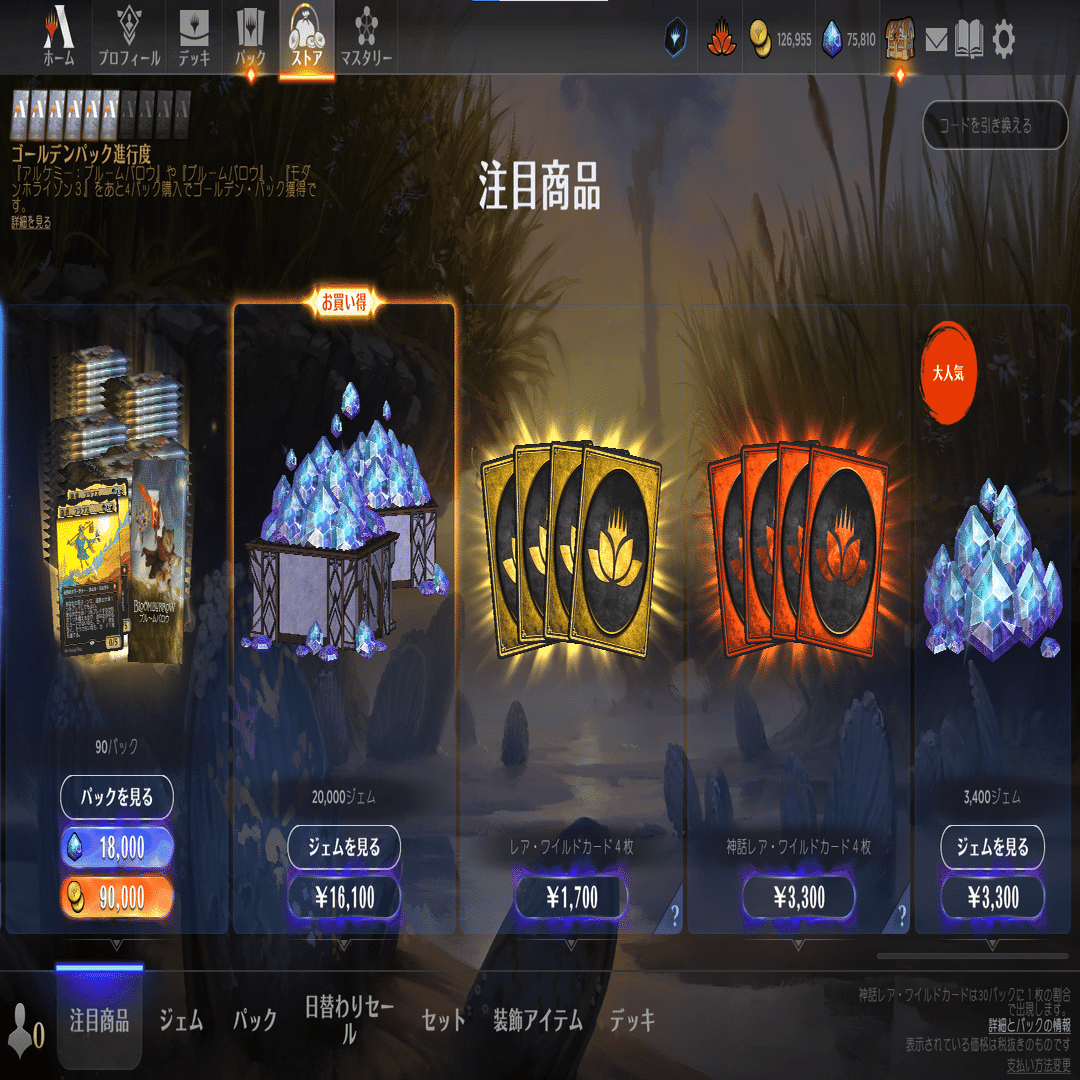The height and width of the screenshot is (1080, 1080).
Task: Open the 詳細を見る golden pack link
Action: [x=31, y=222]
